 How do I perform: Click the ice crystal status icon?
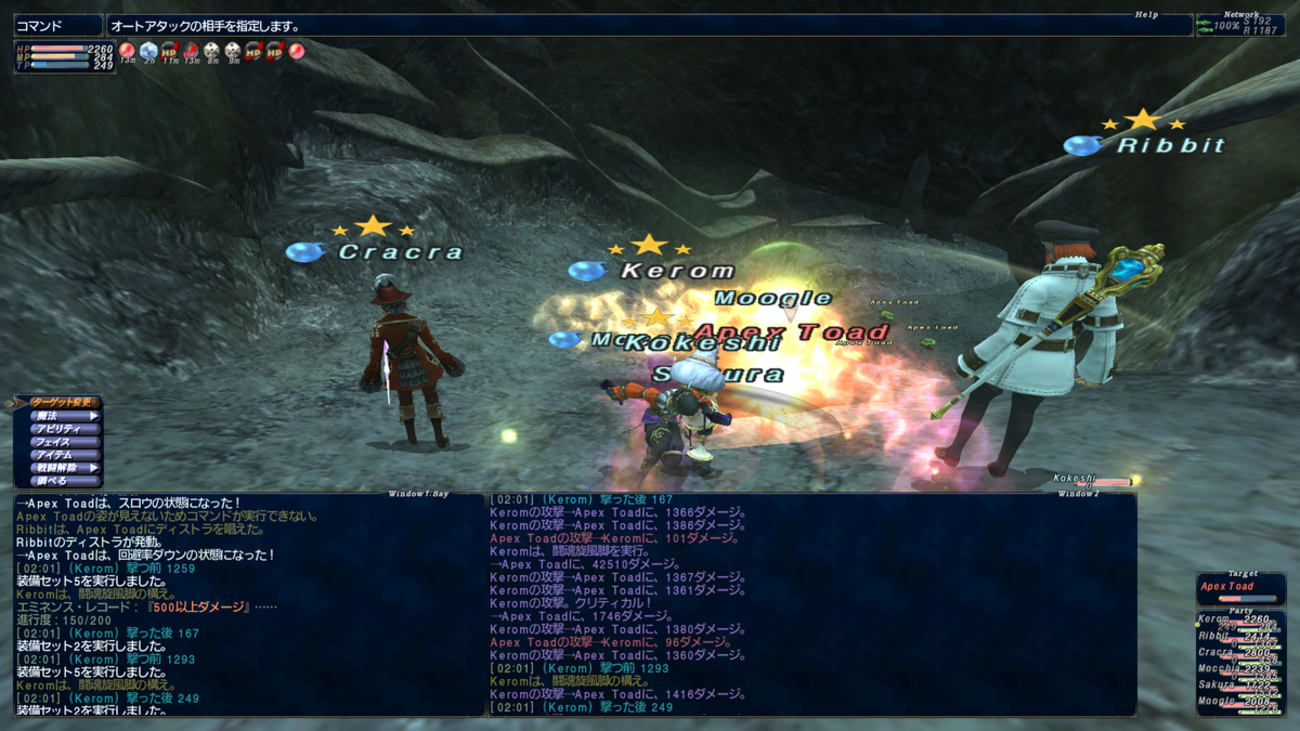pos(148,50)
